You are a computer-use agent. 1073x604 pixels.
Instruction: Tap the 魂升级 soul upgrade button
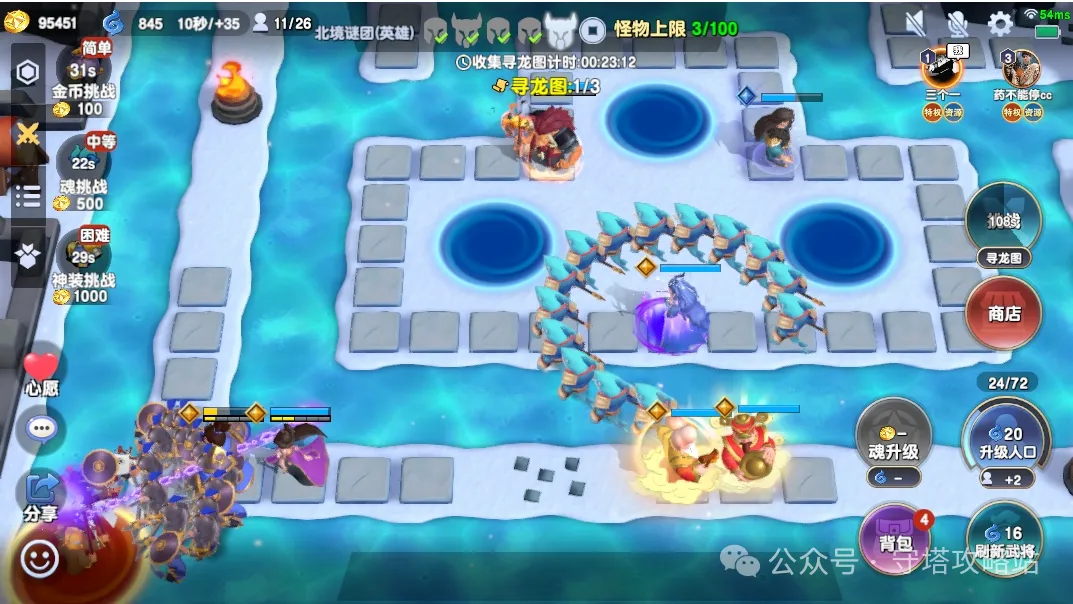[x=894, y=442]
